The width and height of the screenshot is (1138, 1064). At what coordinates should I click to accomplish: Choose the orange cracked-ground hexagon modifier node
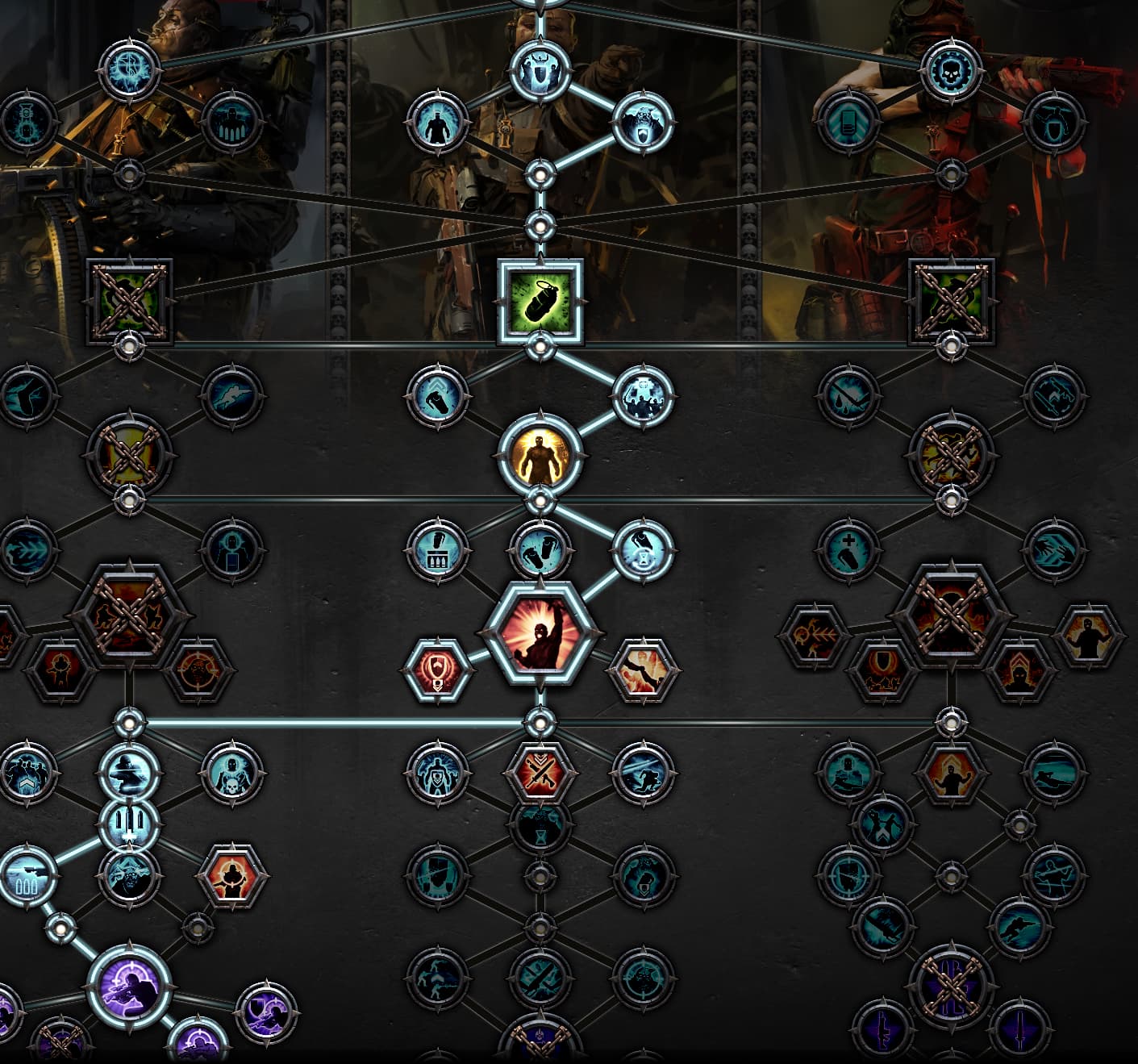point(642,669)
